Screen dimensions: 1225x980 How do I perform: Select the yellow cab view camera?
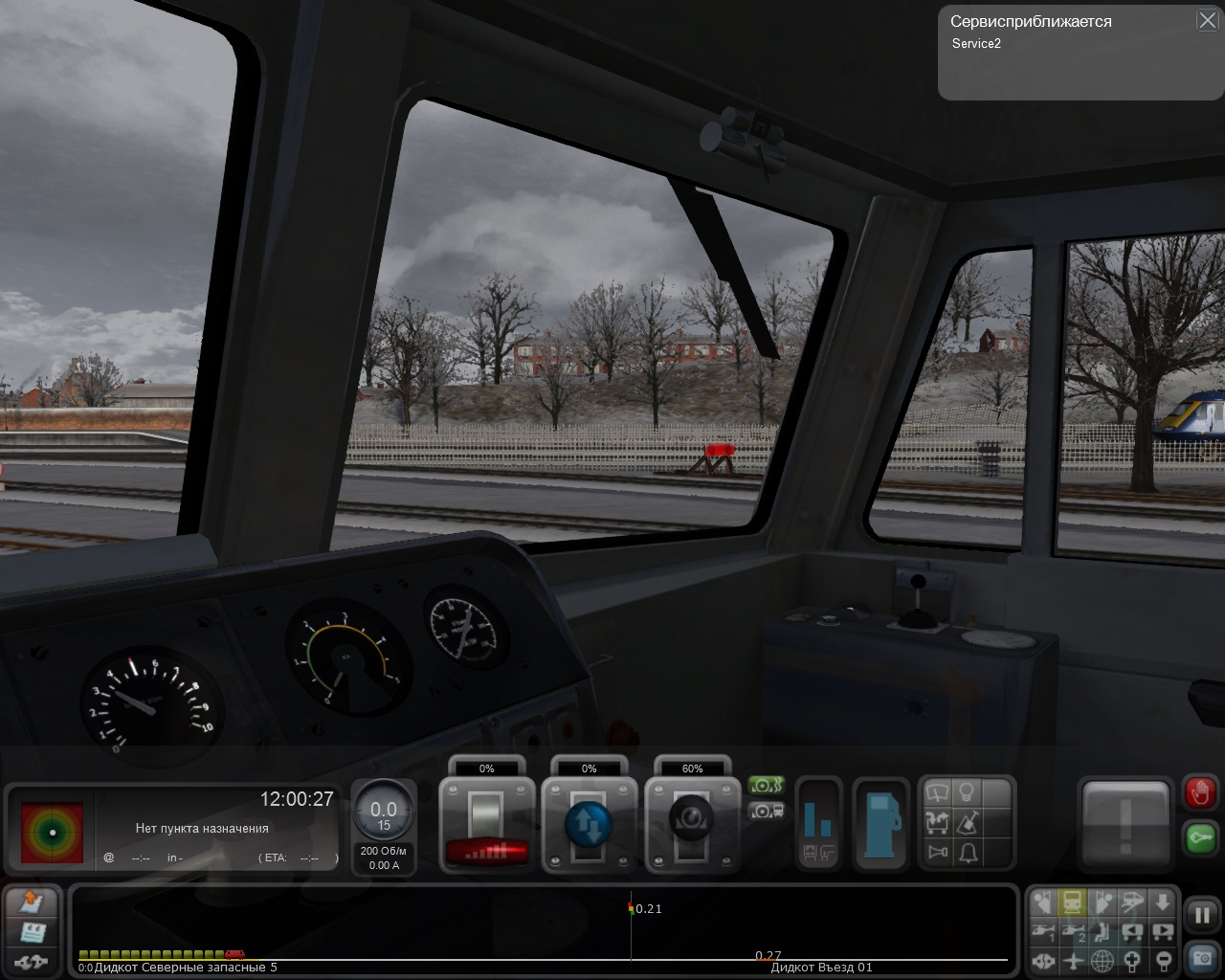pos(1073,902)
